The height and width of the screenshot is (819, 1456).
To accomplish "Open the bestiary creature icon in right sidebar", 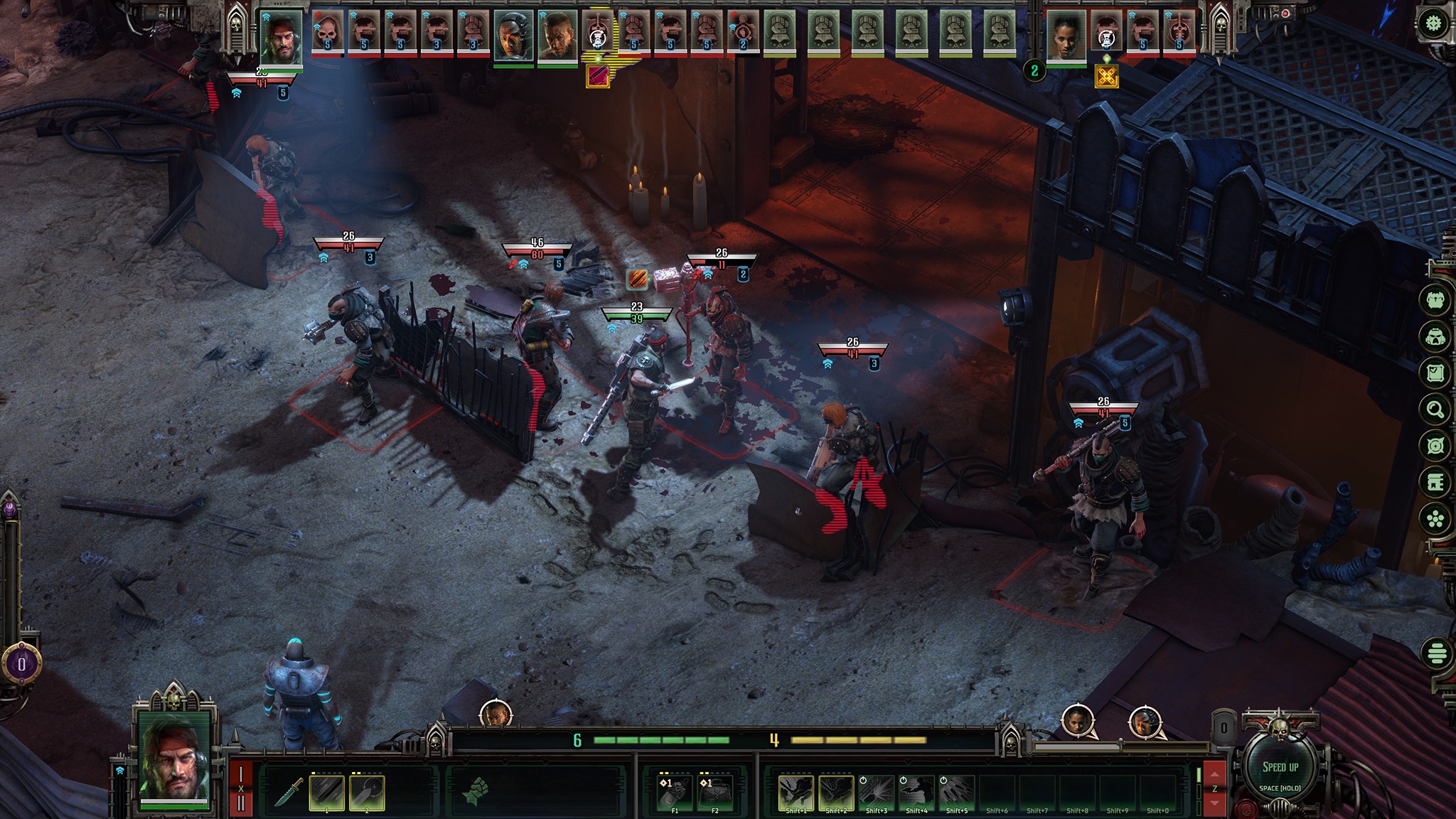I will coord(1434,300).
